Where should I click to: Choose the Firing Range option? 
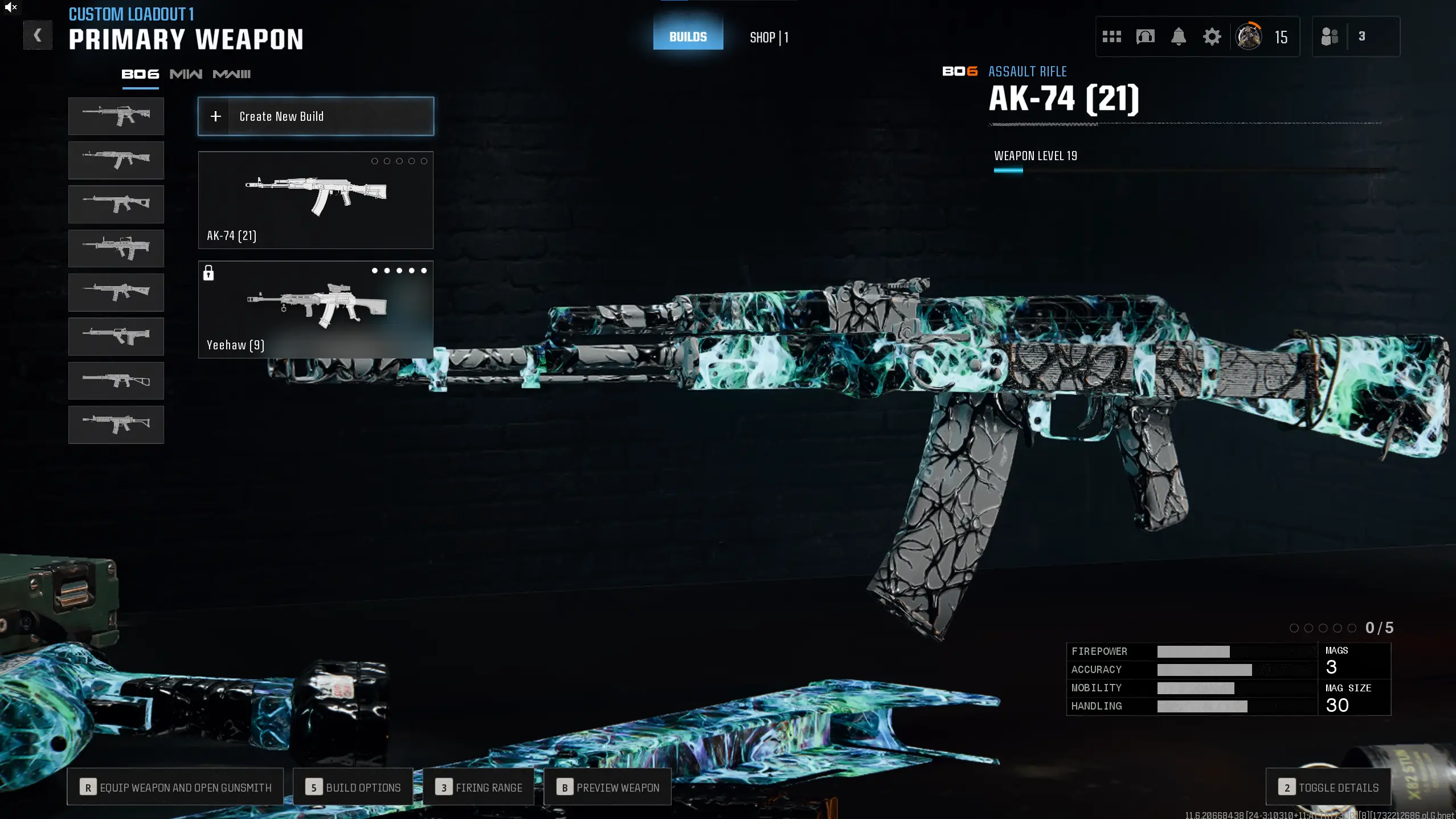coord(478,787)
